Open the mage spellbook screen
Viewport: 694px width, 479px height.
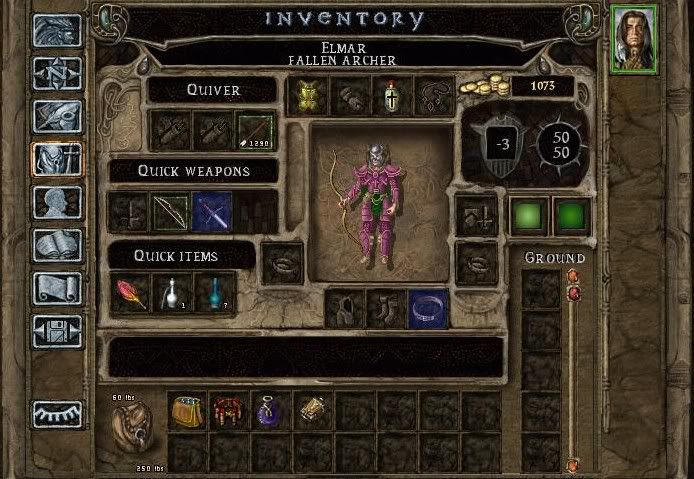[x=57, y=245]
